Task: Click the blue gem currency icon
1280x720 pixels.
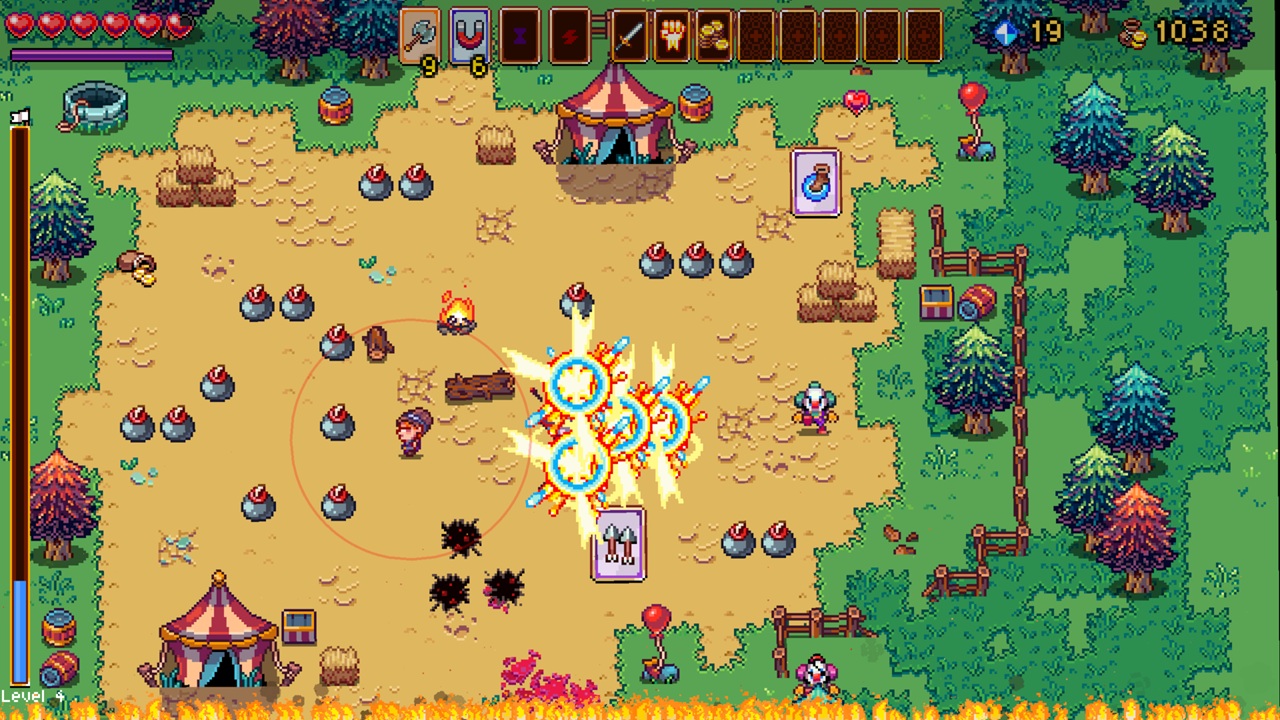Action: (x=1006, y=32)
